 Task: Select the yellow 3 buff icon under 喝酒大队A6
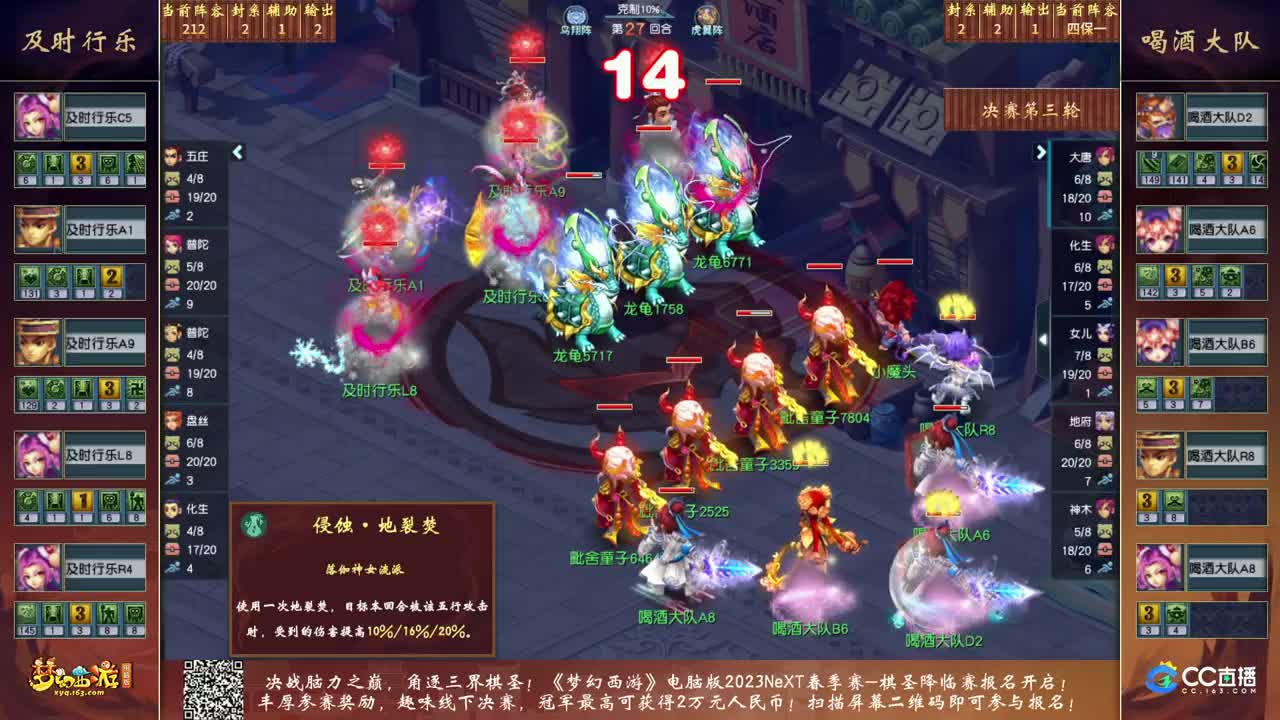[1176, 276]
